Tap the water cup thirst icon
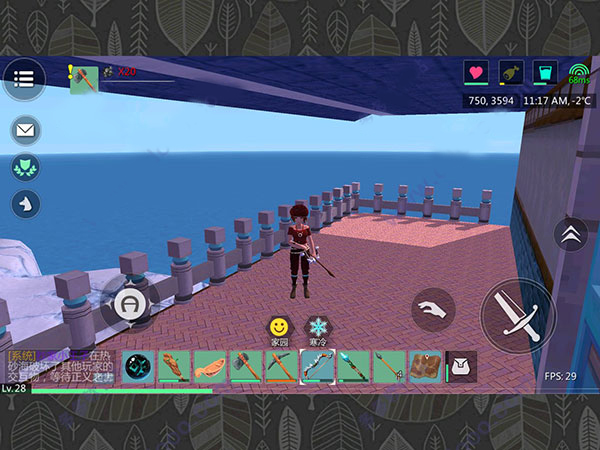Viewport: 600px width, 450px height. point(543,73)
